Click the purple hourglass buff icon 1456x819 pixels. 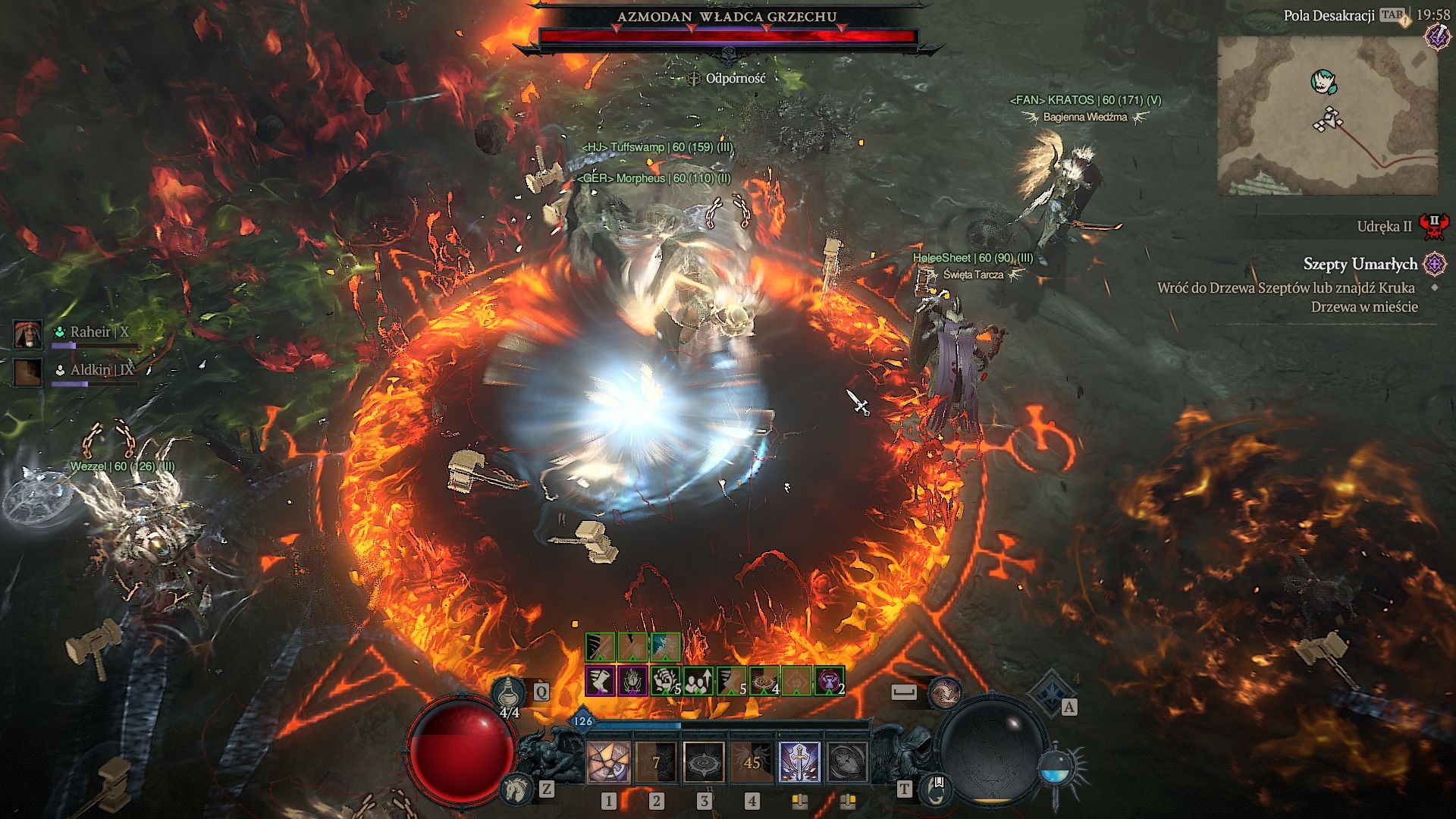tap(829, 681)
